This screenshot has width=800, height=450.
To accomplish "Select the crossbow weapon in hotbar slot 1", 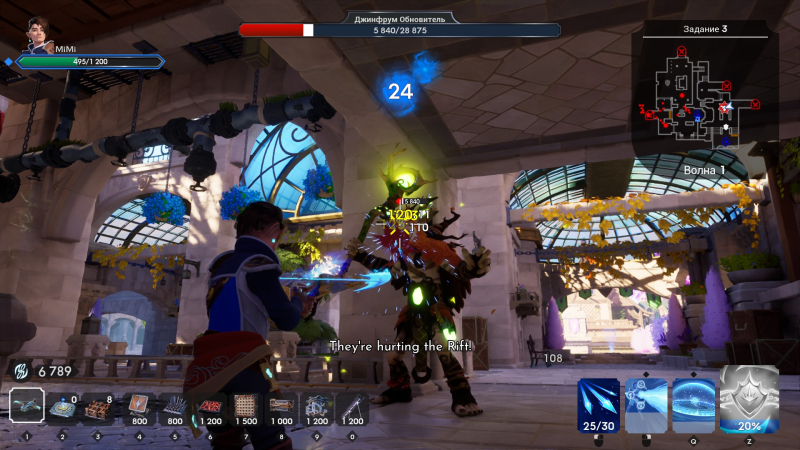I will 27,405.
